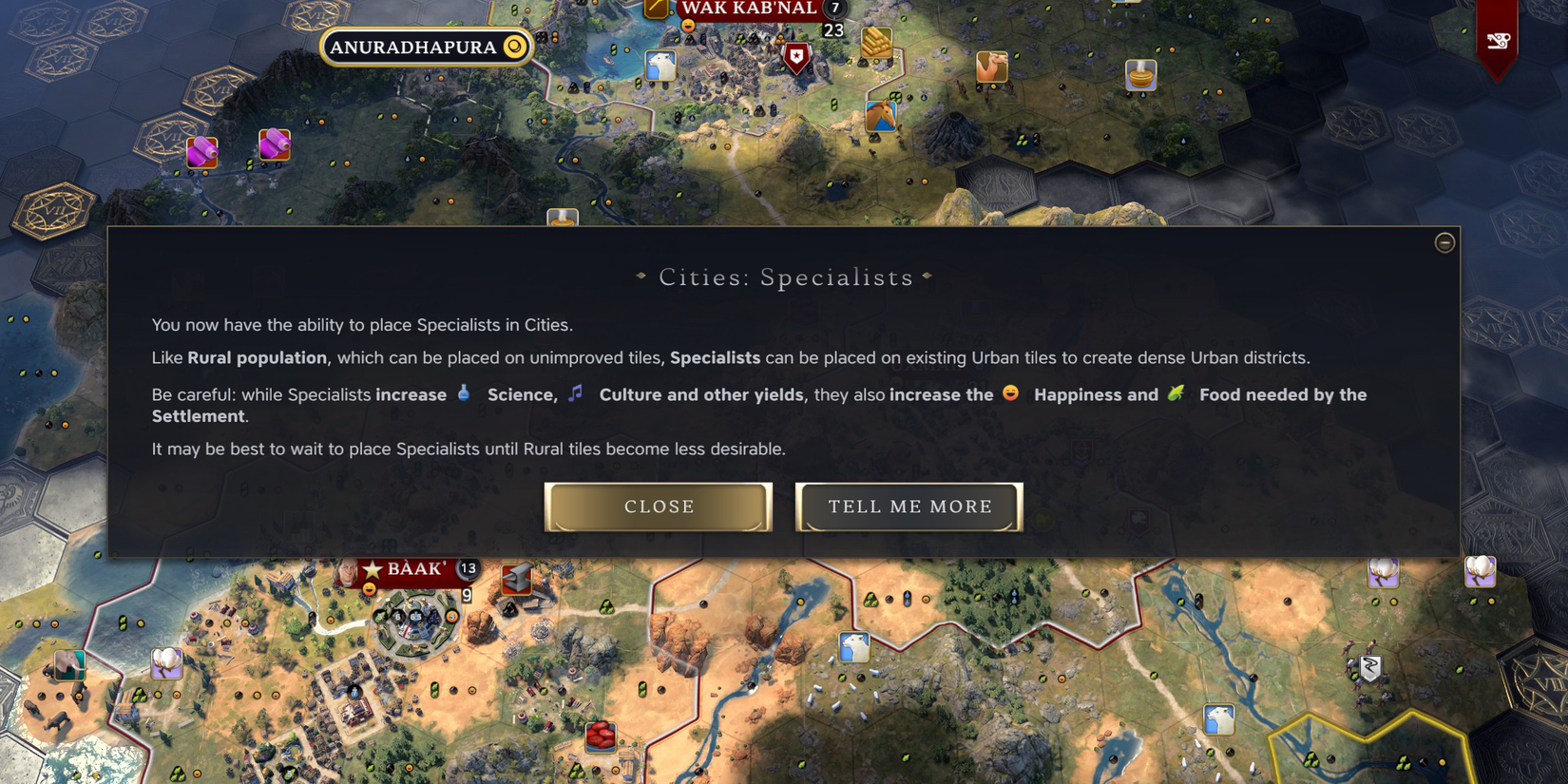This screenshot has height=784, width=1568.
Task: Click the polar bear resource icon by the lake
Action: [x=660, y=66]
